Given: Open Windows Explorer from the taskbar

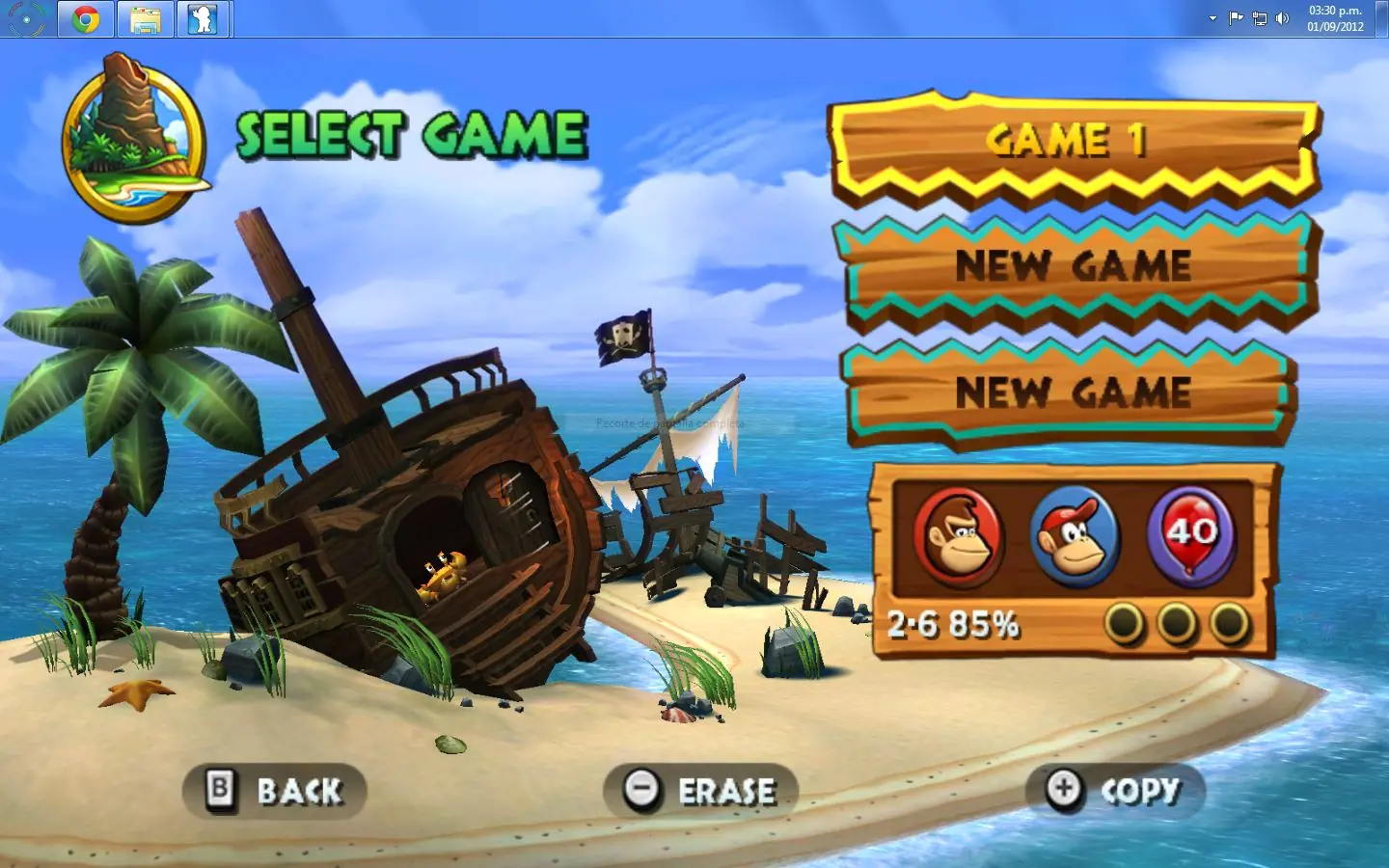Looking at the screenshot, I should 147,17.
